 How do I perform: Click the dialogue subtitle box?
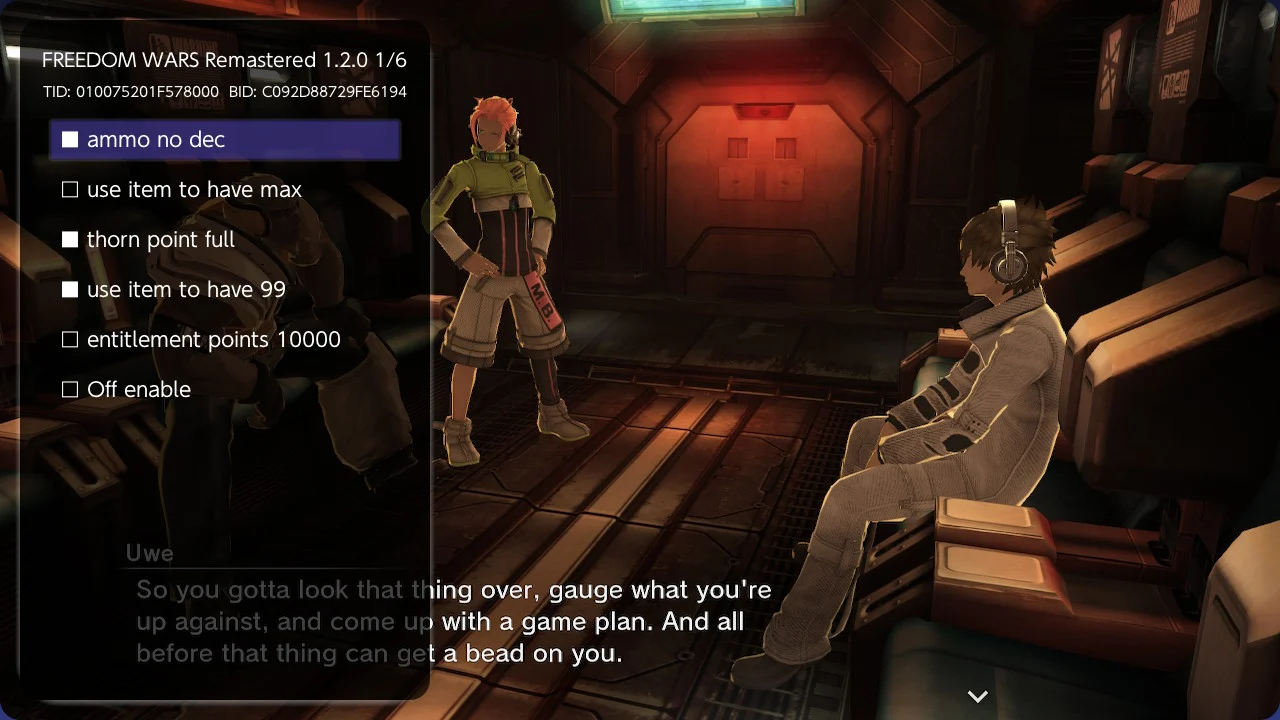[x=450, y=621]
